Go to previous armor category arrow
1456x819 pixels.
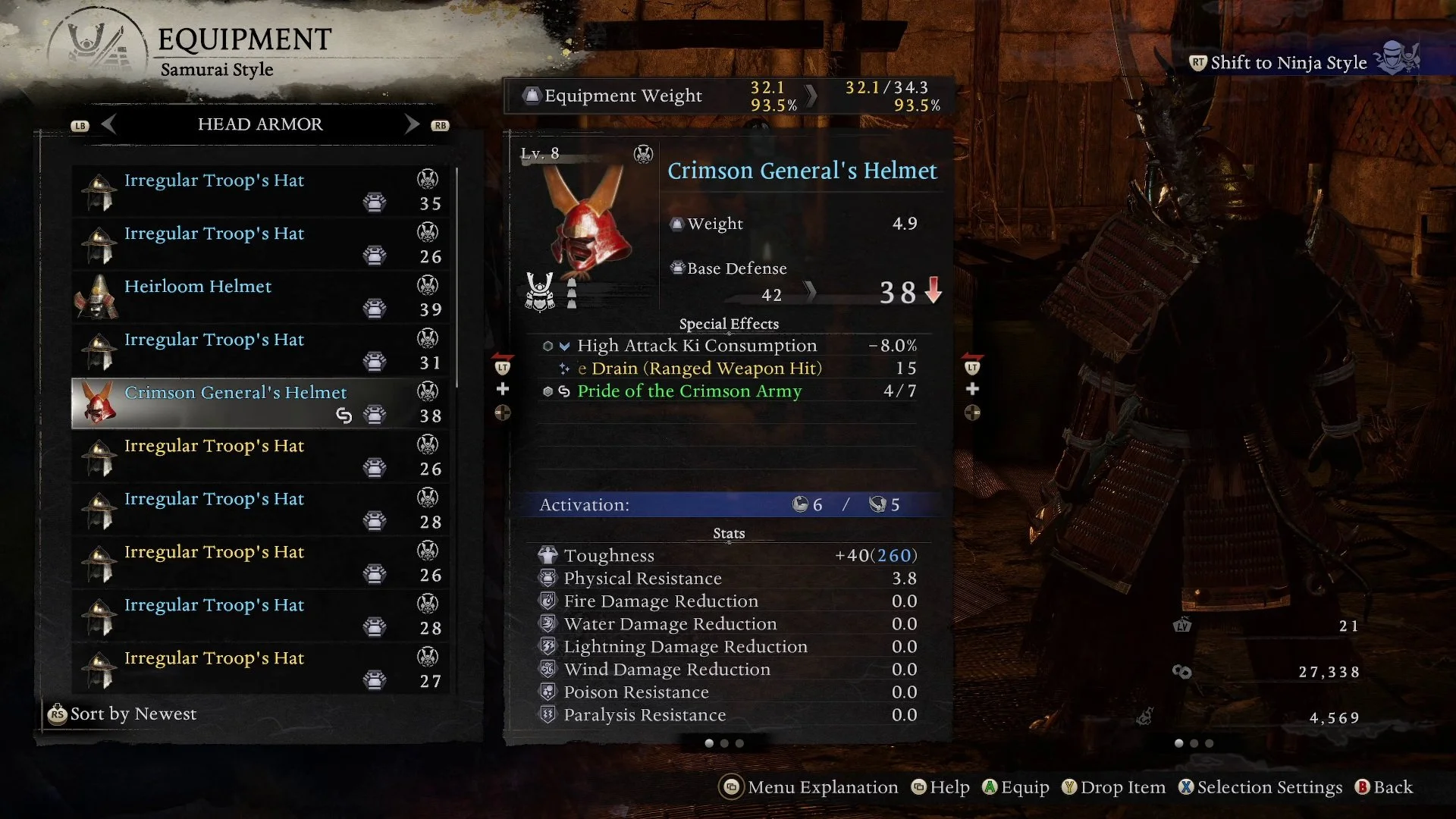pyautogui.click(x=108, y=124)
